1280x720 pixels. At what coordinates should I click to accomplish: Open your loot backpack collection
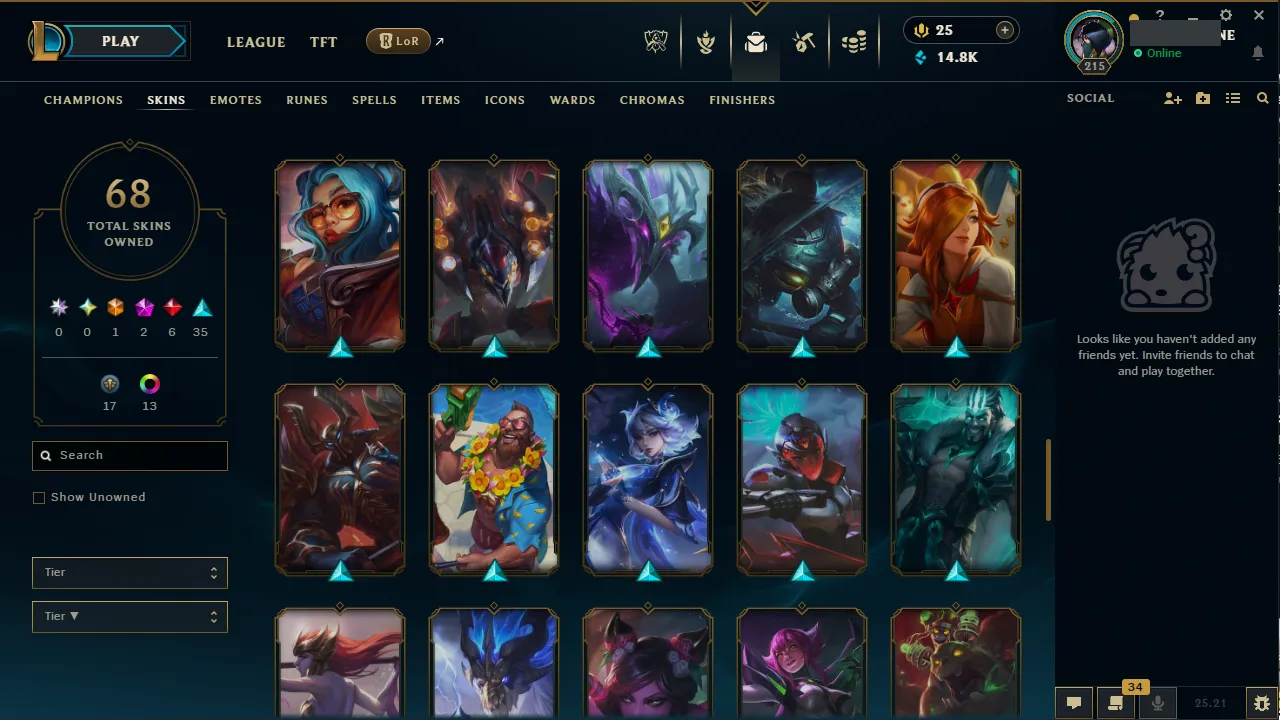755,41
